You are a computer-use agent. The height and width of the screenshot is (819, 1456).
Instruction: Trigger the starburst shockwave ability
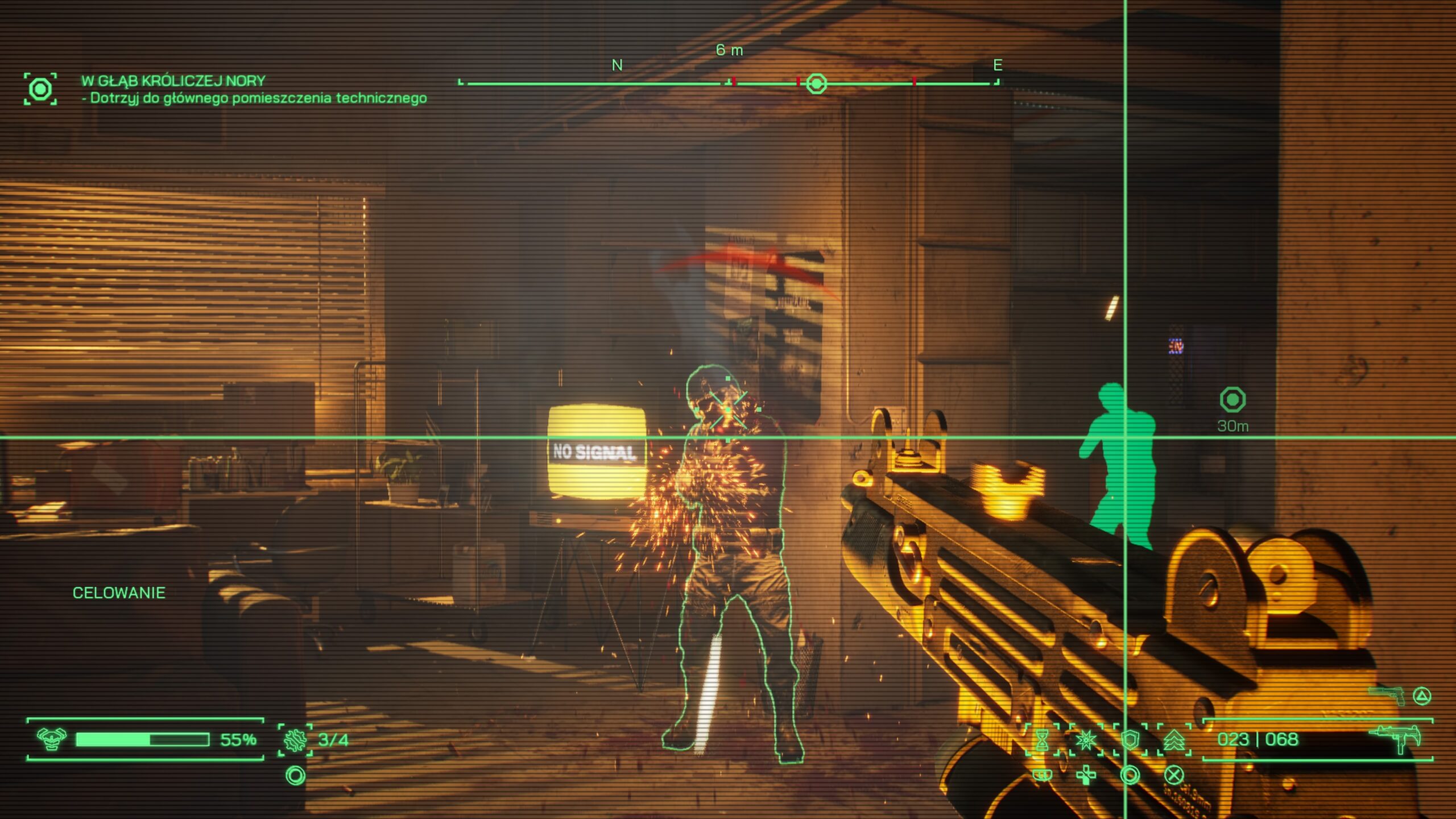click(x=1086, y=740)
